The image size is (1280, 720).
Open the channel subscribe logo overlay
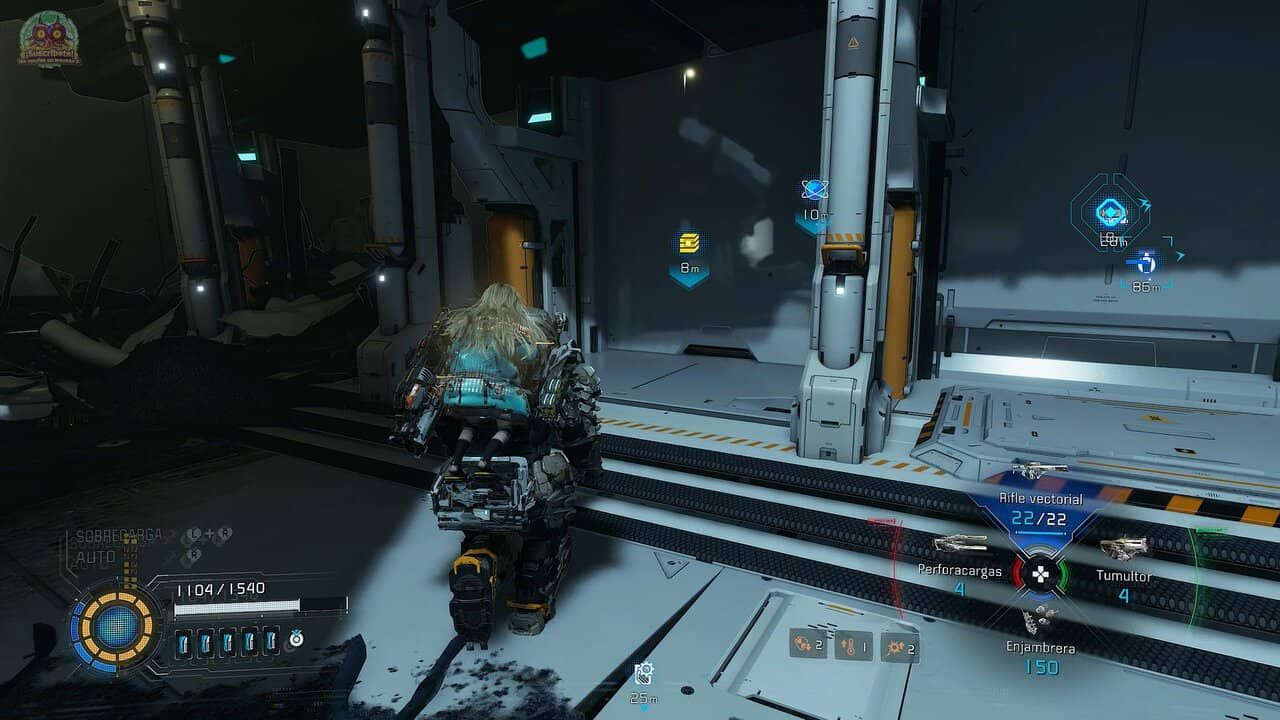click(x=50, y=38)
